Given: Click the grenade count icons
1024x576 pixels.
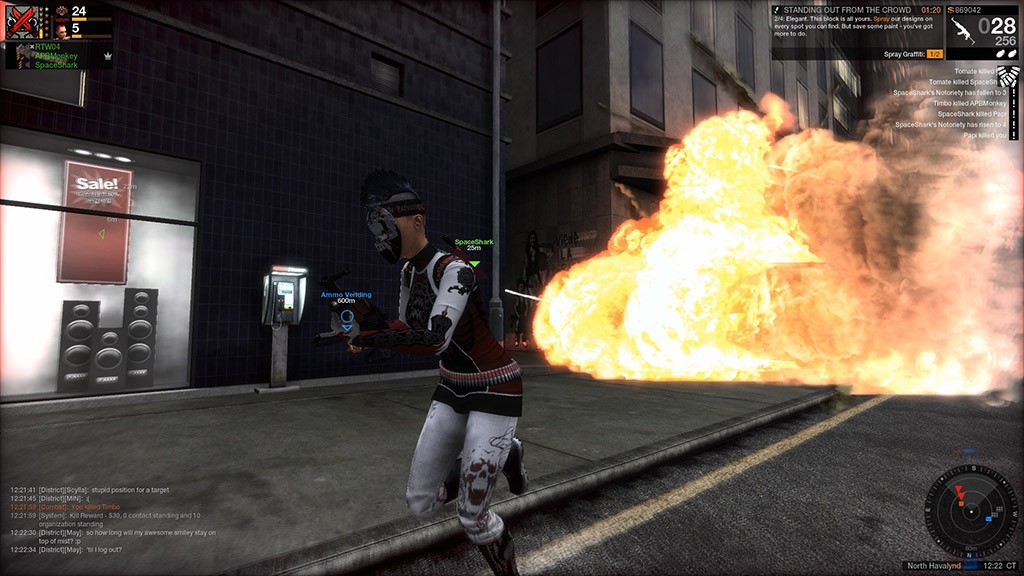Looking at the screenshot, I should 1000,52.
